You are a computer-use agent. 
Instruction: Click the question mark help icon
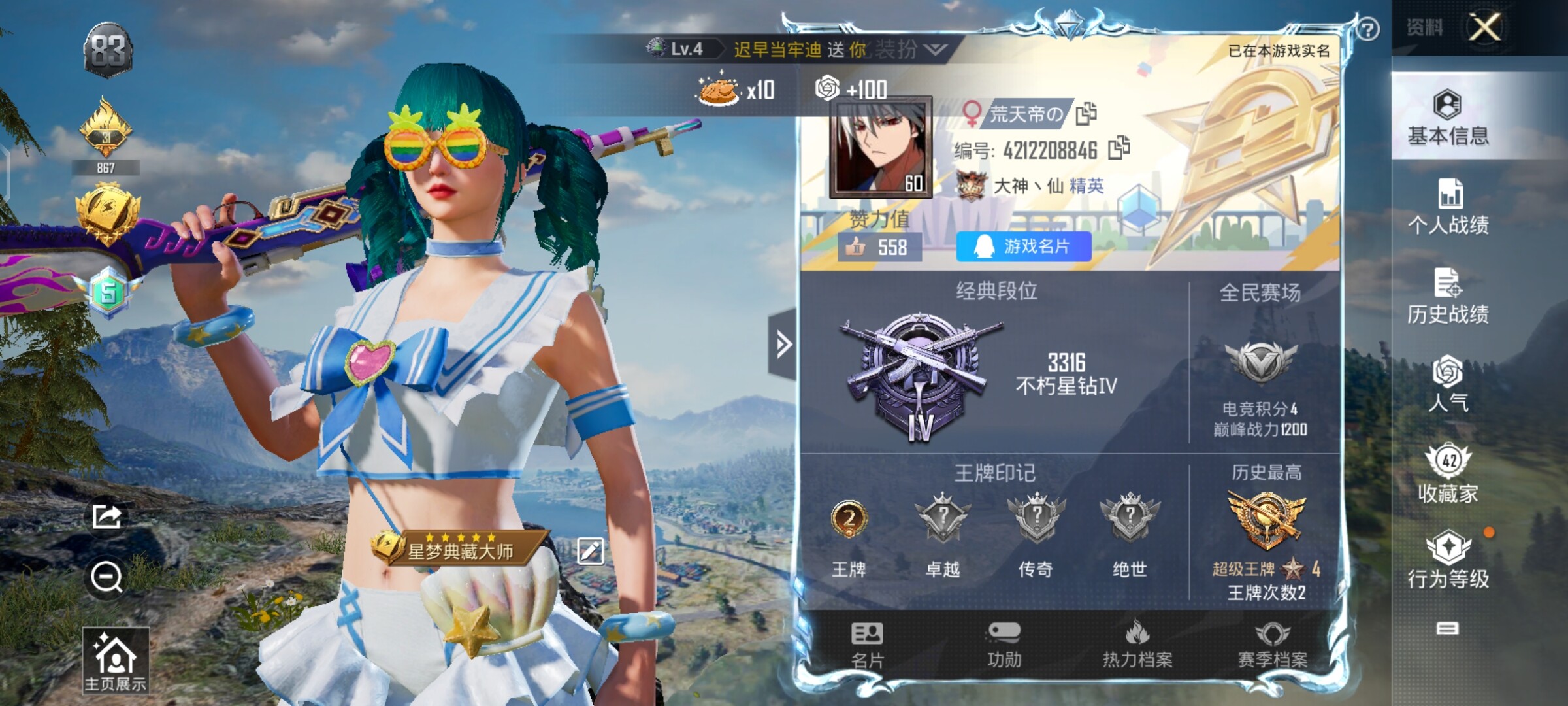point(1367,29)
